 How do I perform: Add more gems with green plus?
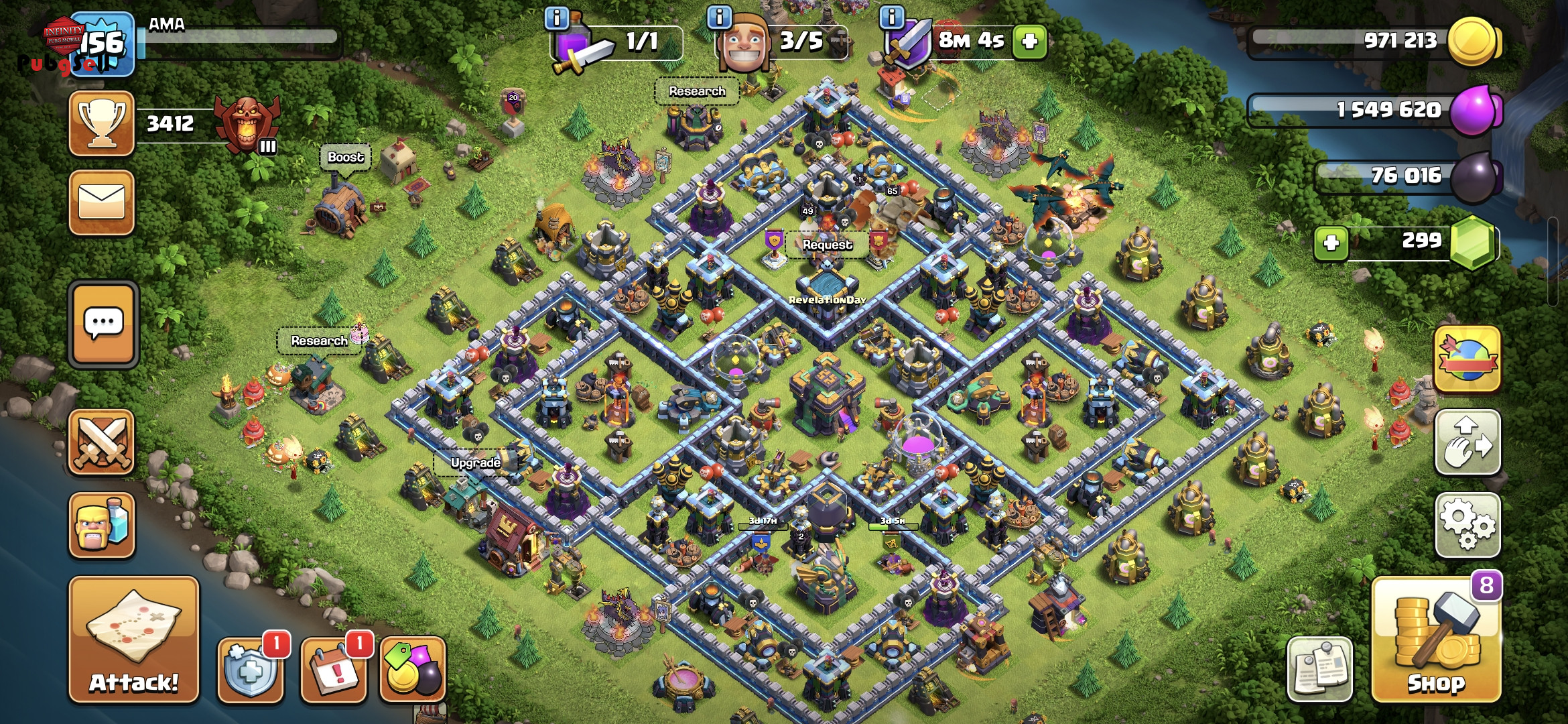click(x=1331, y=242)
